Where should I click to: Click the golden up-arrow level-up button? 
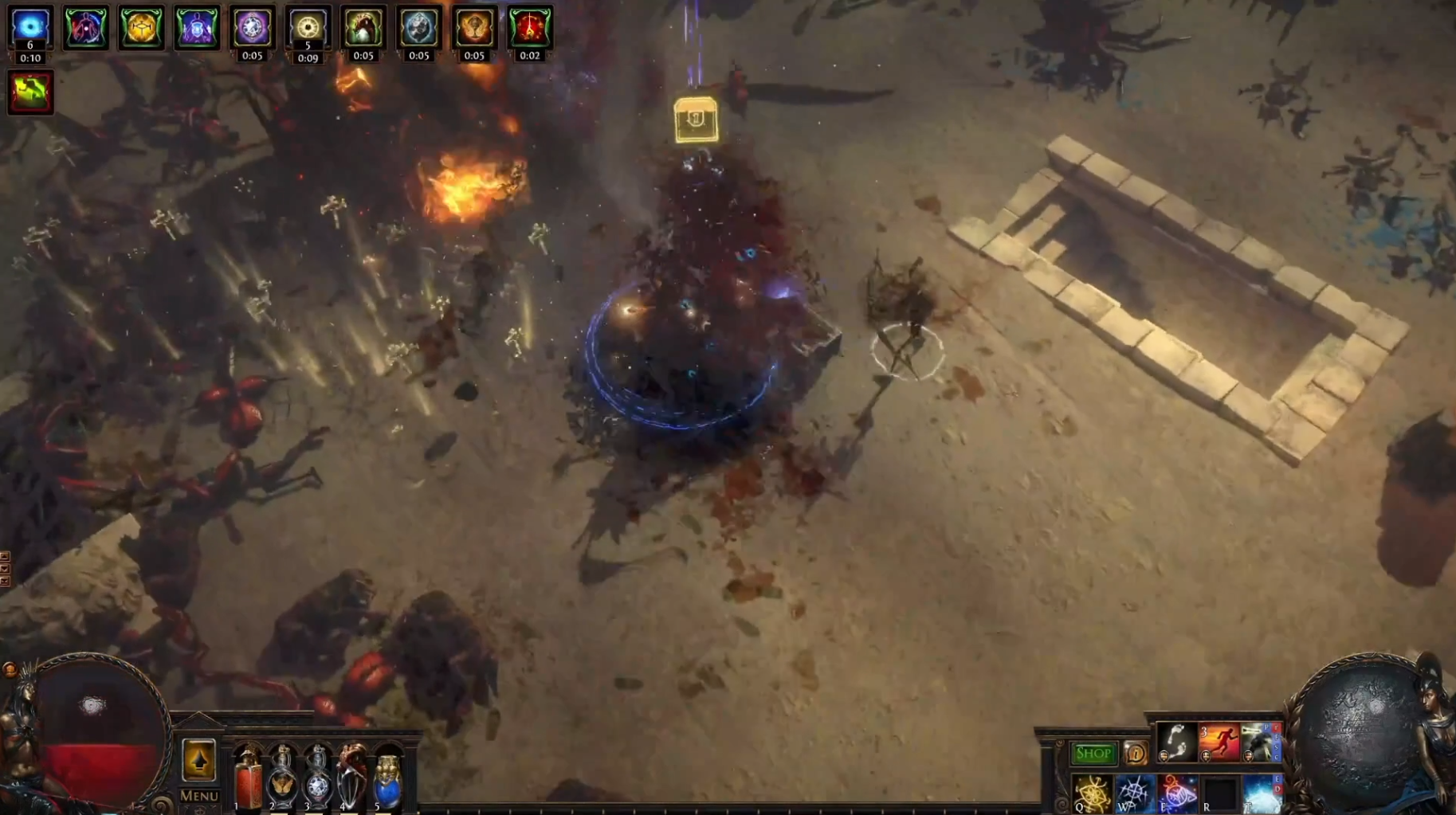(198, 759)
